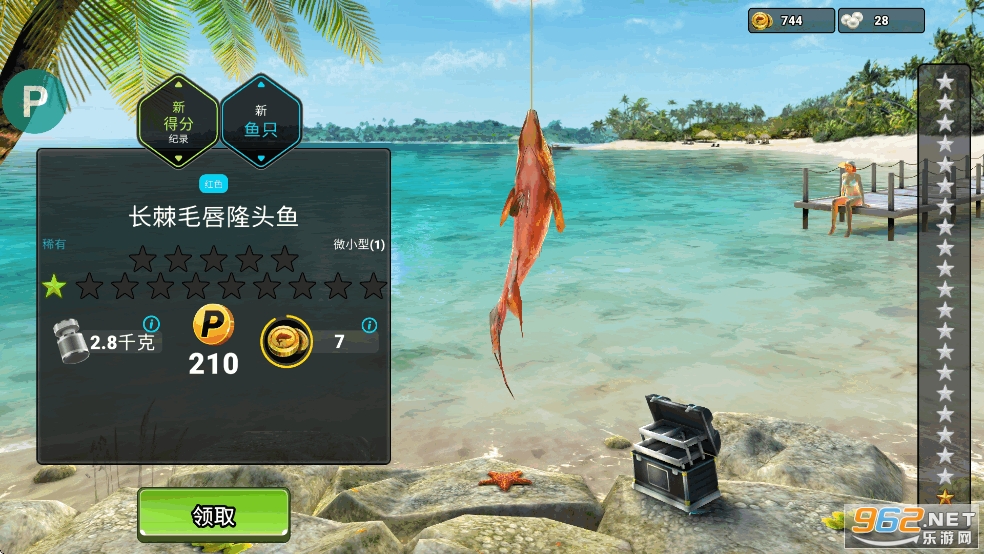Show info beside the 2.8千克 weight
984x554 pixels.
(152, 324)
